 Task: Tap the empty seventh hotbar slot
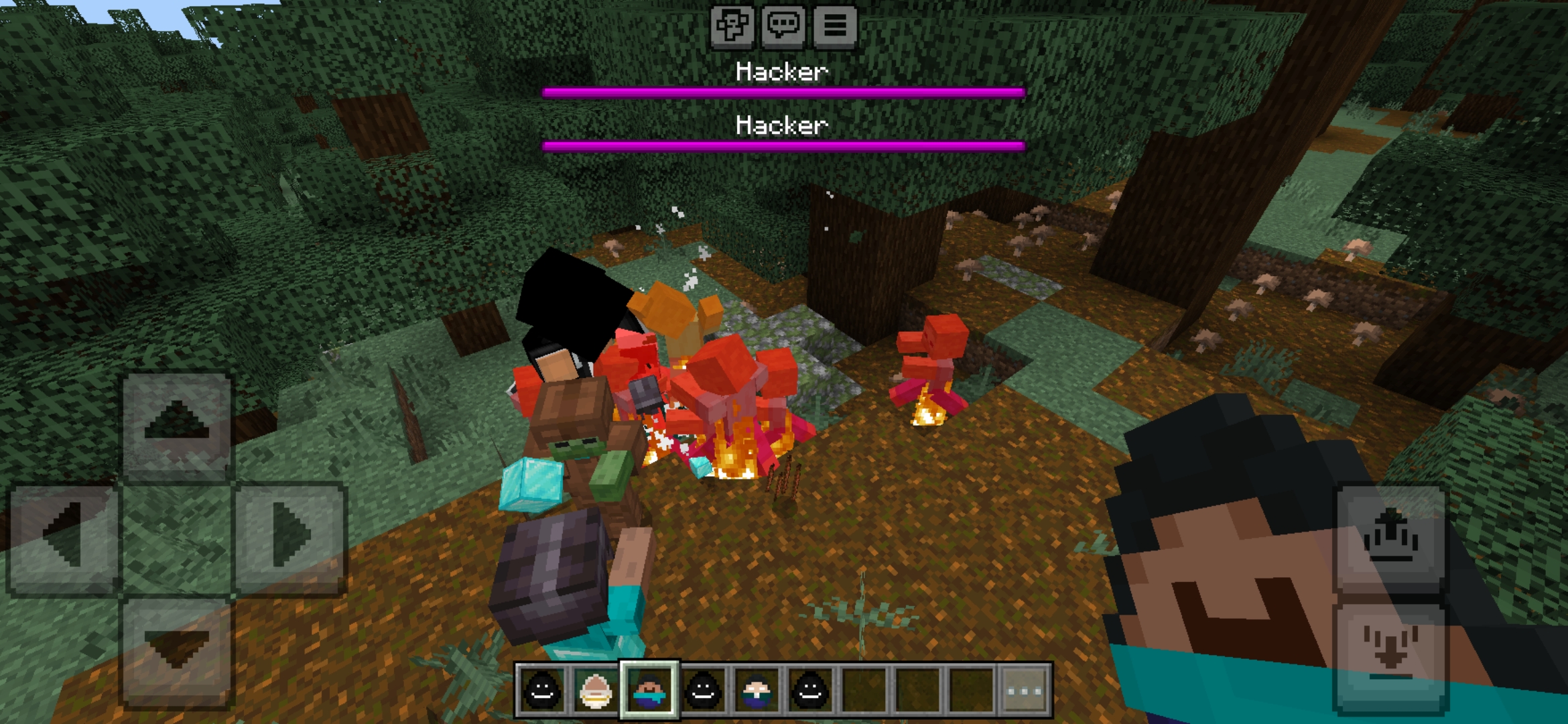click(x=866, y=689)
